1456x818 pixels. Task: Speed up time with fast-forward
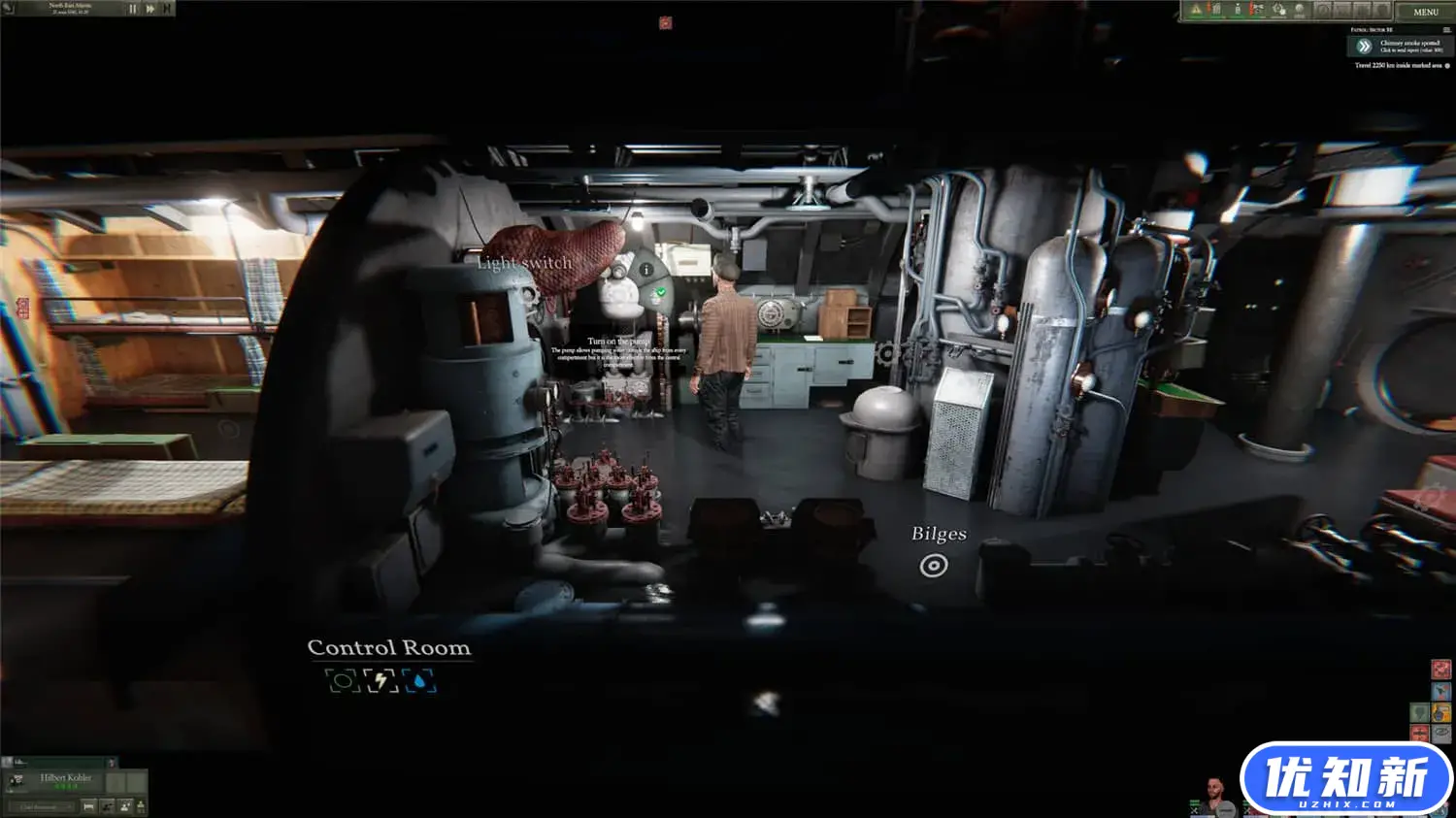coord(150,9)
